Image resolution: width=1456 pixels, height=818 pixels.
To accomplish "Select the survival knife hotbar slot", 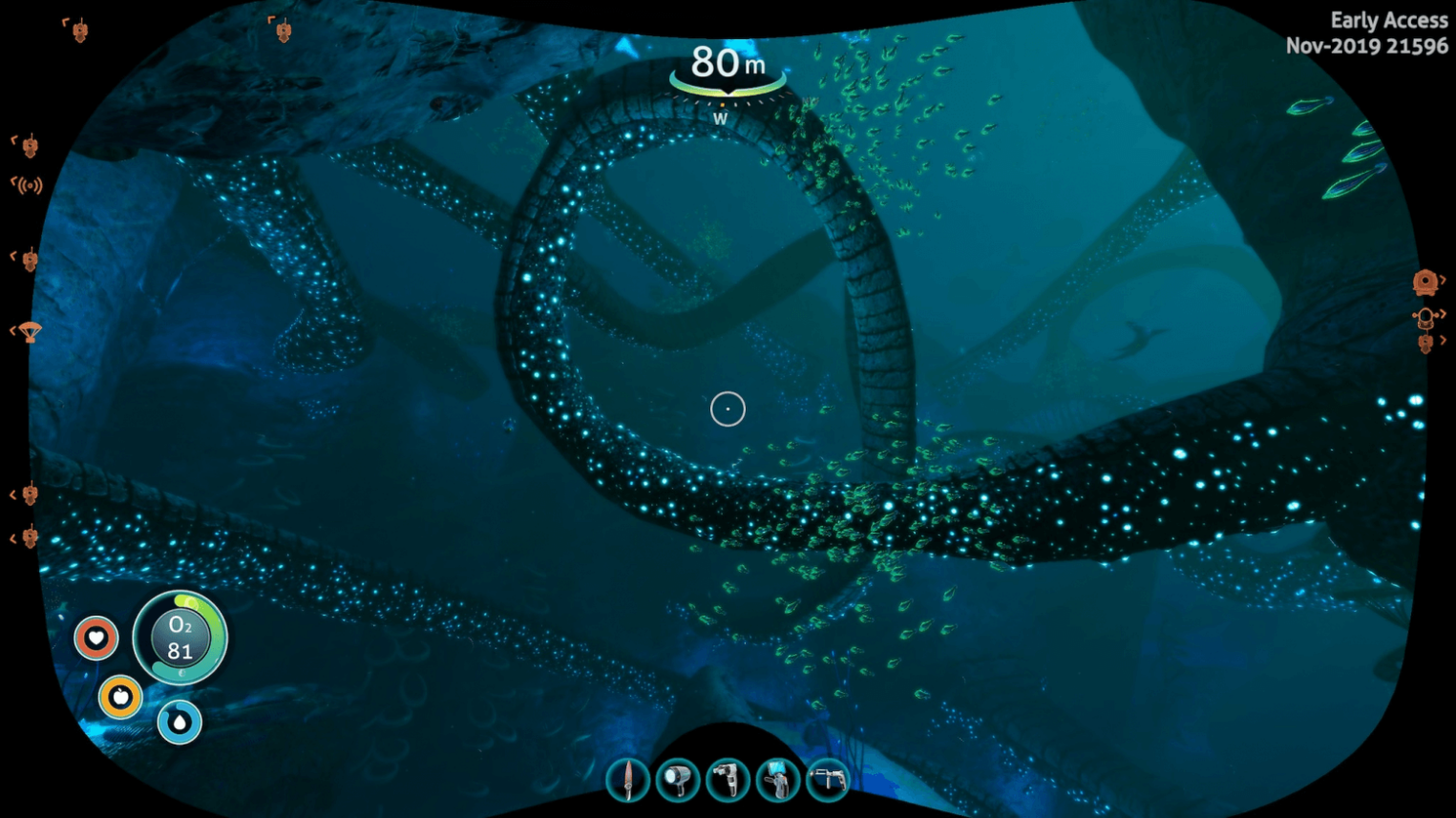I will point(627,780).
